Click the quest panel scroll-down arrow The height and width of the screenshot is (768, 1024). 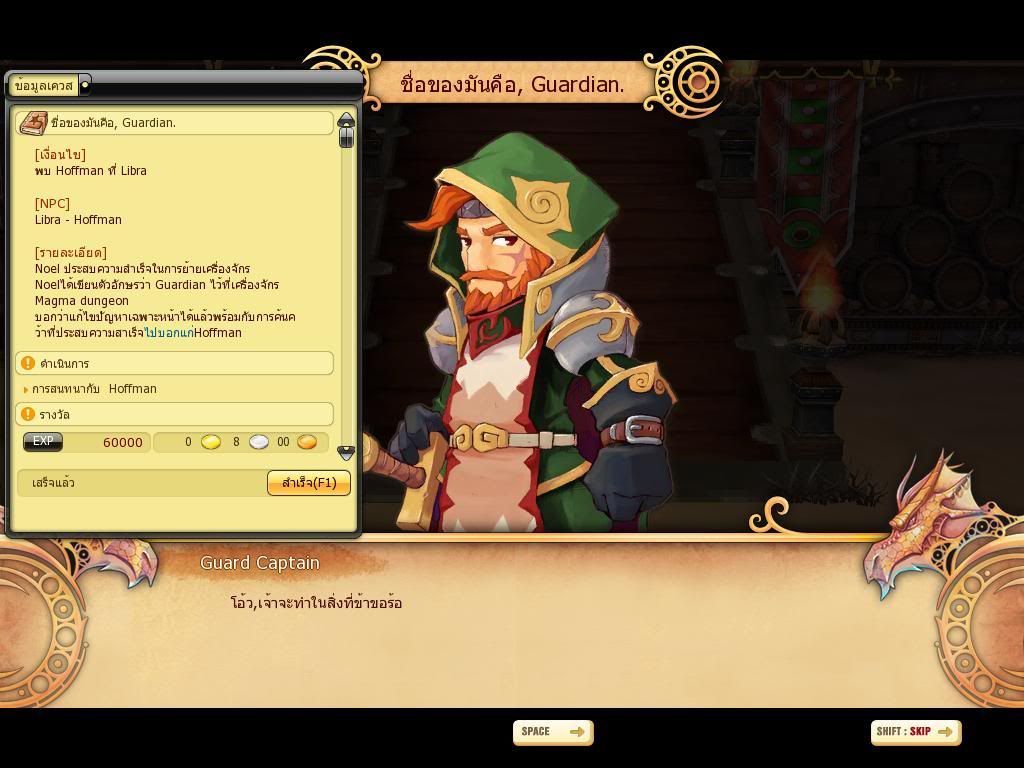[x=346, y=453]
